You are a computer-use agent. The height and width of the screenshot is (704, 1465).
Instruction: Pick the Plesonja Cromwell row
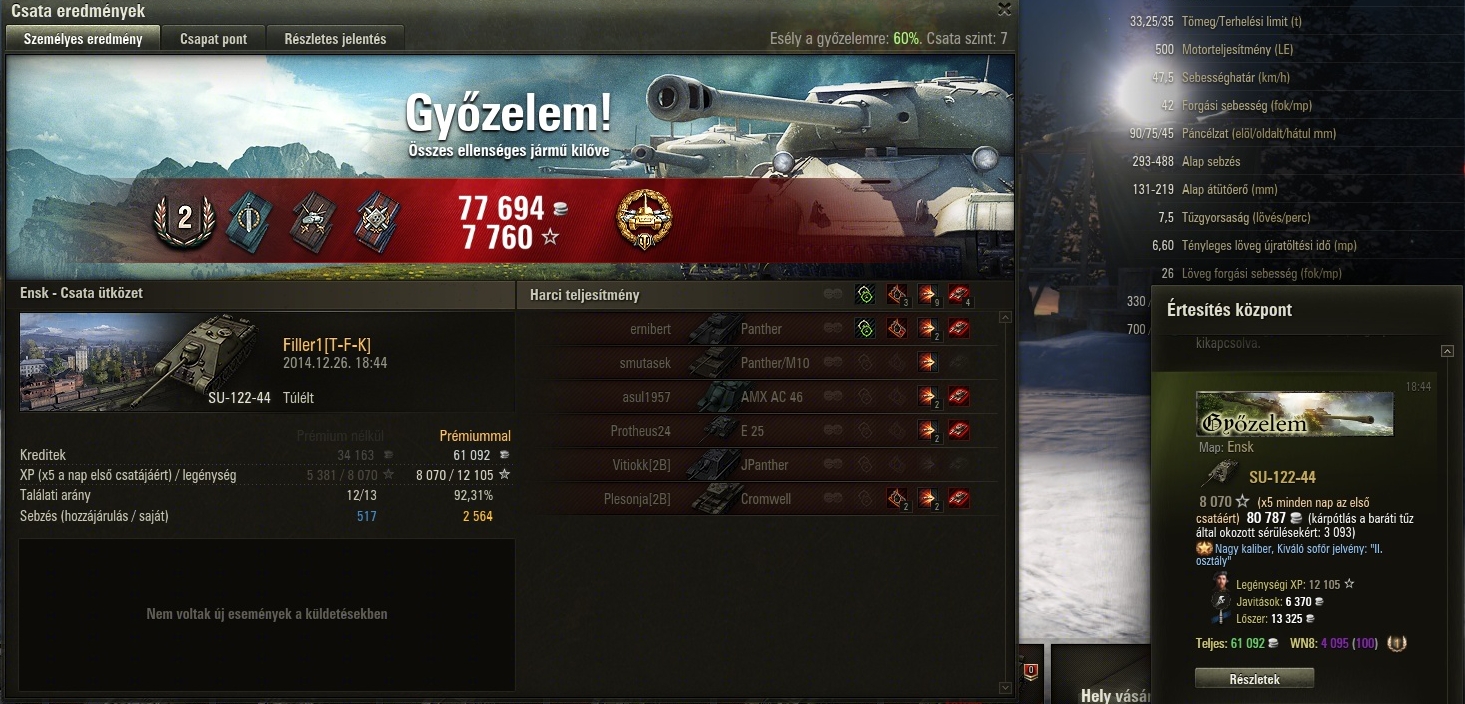(x=760, y=499)
